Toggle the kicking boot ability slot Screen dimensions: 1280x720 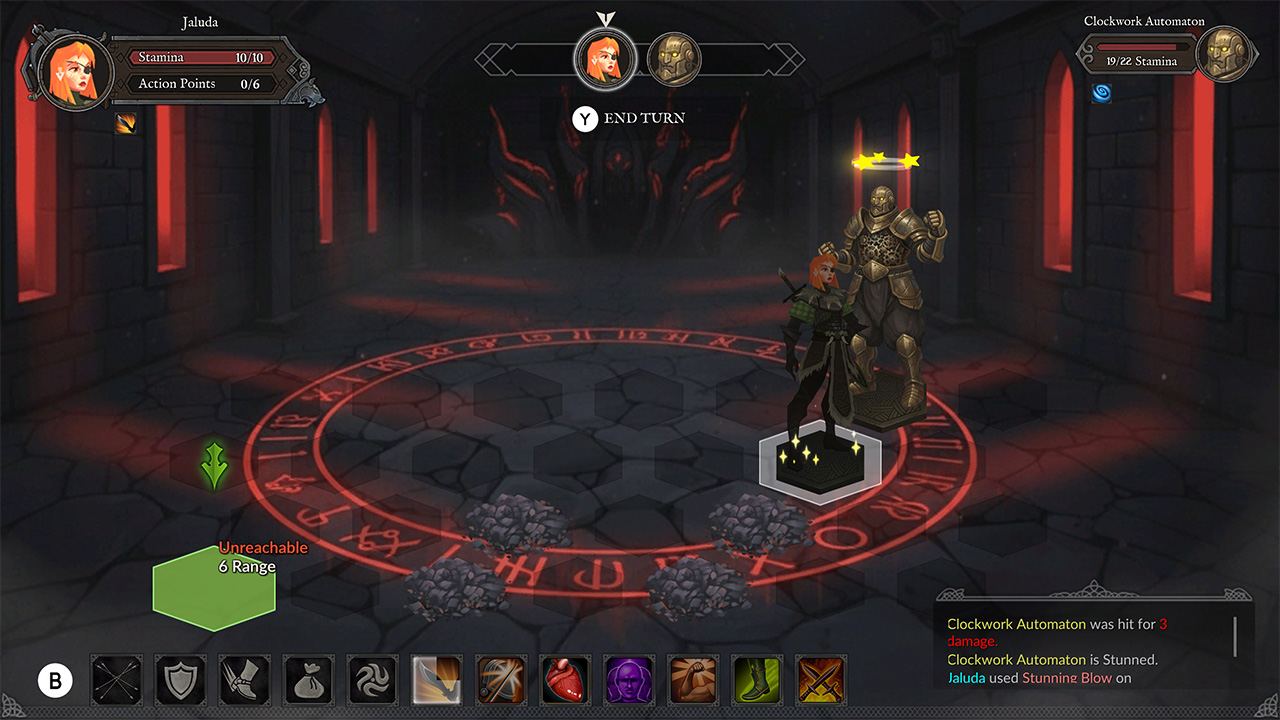click(244, 680)
